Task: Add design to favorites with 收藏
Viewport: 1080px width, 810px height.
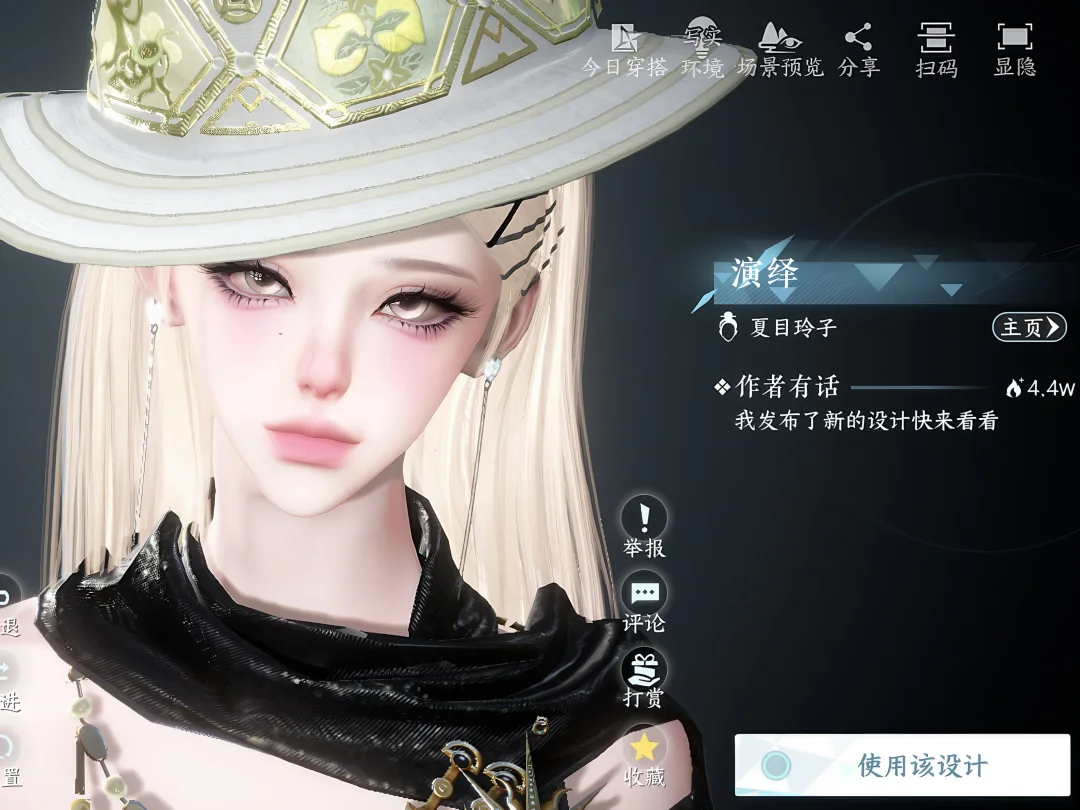Action: 644,757
